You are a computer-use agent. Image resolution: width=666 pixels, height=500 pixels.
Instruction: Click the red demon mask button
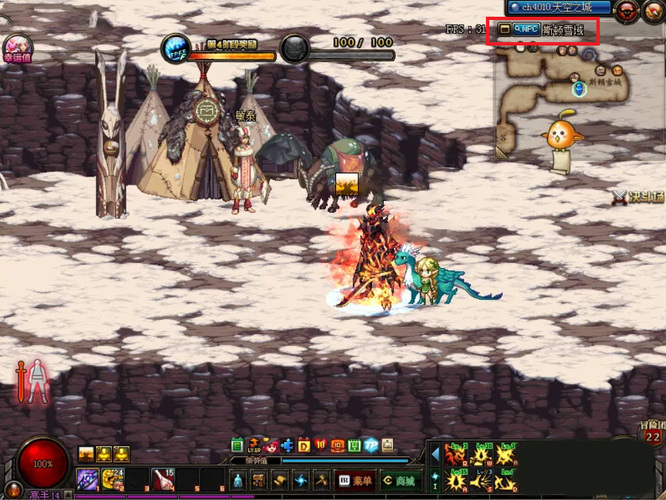pos(628,10)
